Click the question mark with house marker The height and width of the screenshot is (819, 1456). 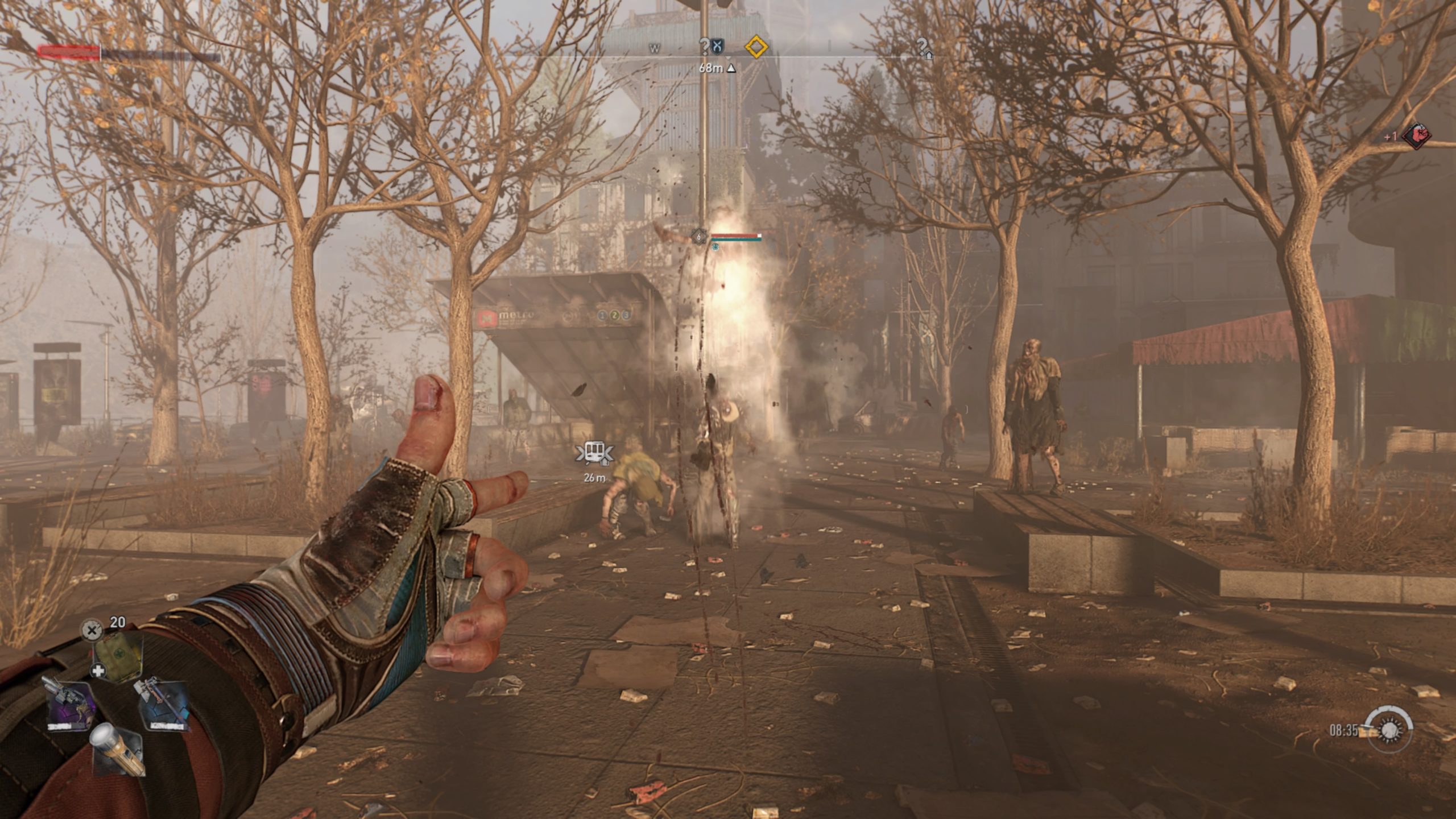[924, 47]
